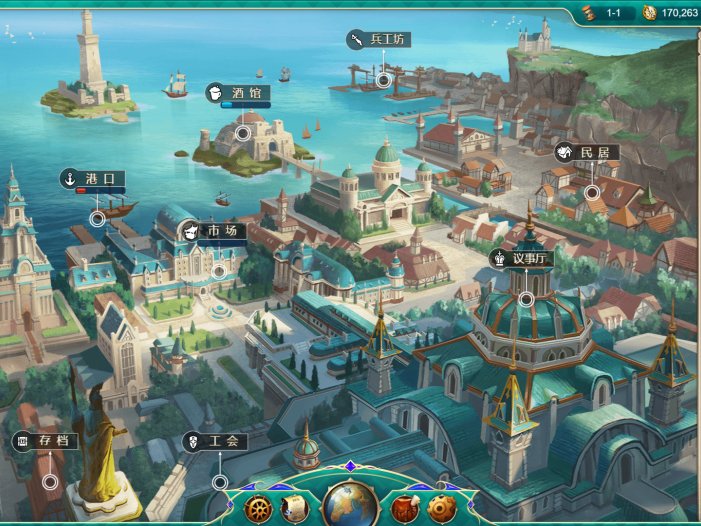This screenshot has width=701, height=526.
Task: Enter the 议事厅 council hall
Action: tap(521, 259)
